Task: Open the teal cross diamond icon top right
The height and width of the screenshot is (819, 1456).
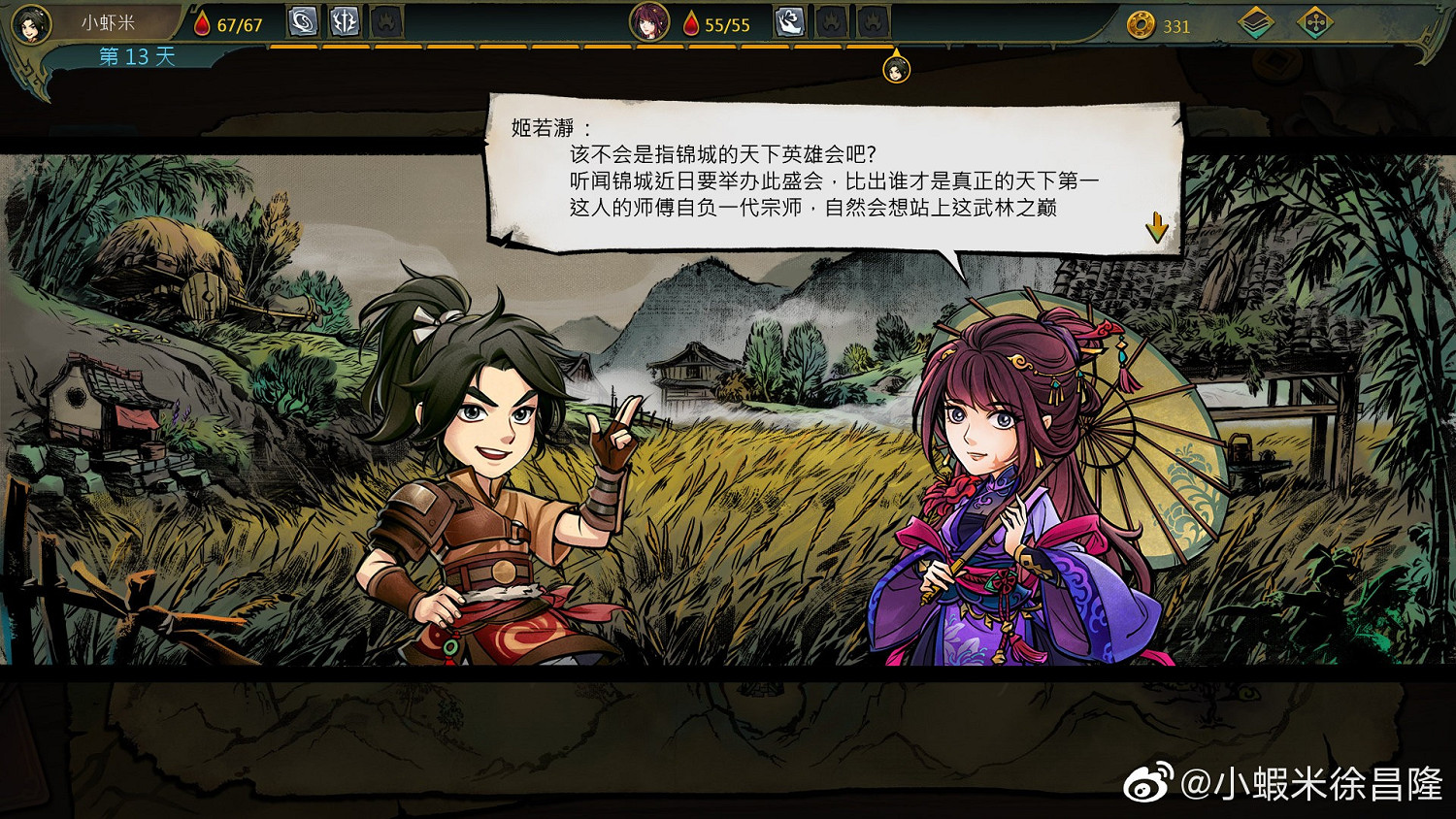Action: (1314, 20)
